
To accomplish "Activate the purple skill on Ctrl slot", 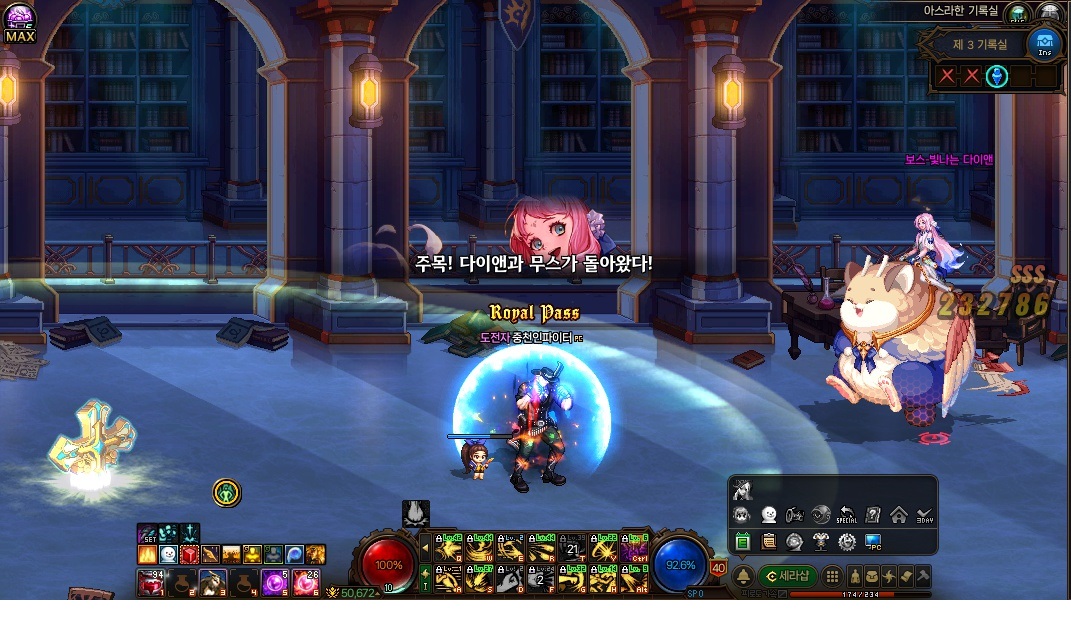I will tap(634, 549).
